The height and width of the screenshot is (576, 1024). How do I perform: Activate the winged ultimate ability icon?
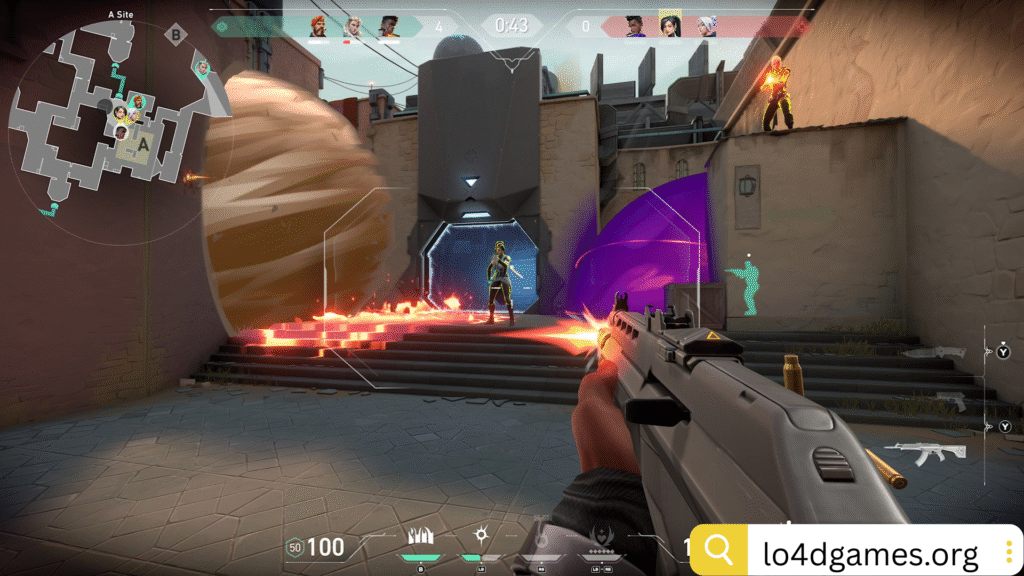point(601,538)
